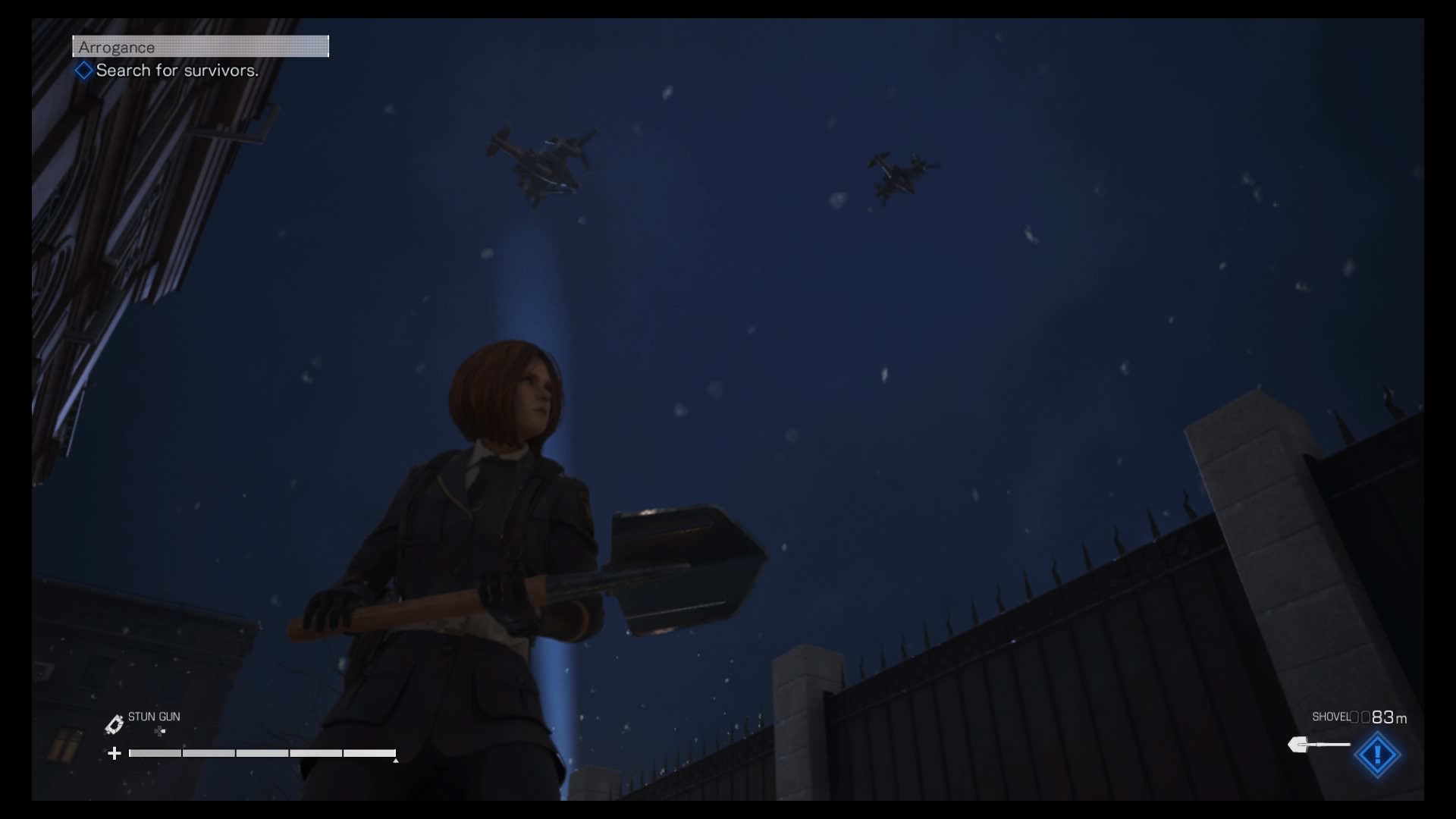Select the Arrogance mission title bar
The image size is (1456, 819).
point(200,47)
